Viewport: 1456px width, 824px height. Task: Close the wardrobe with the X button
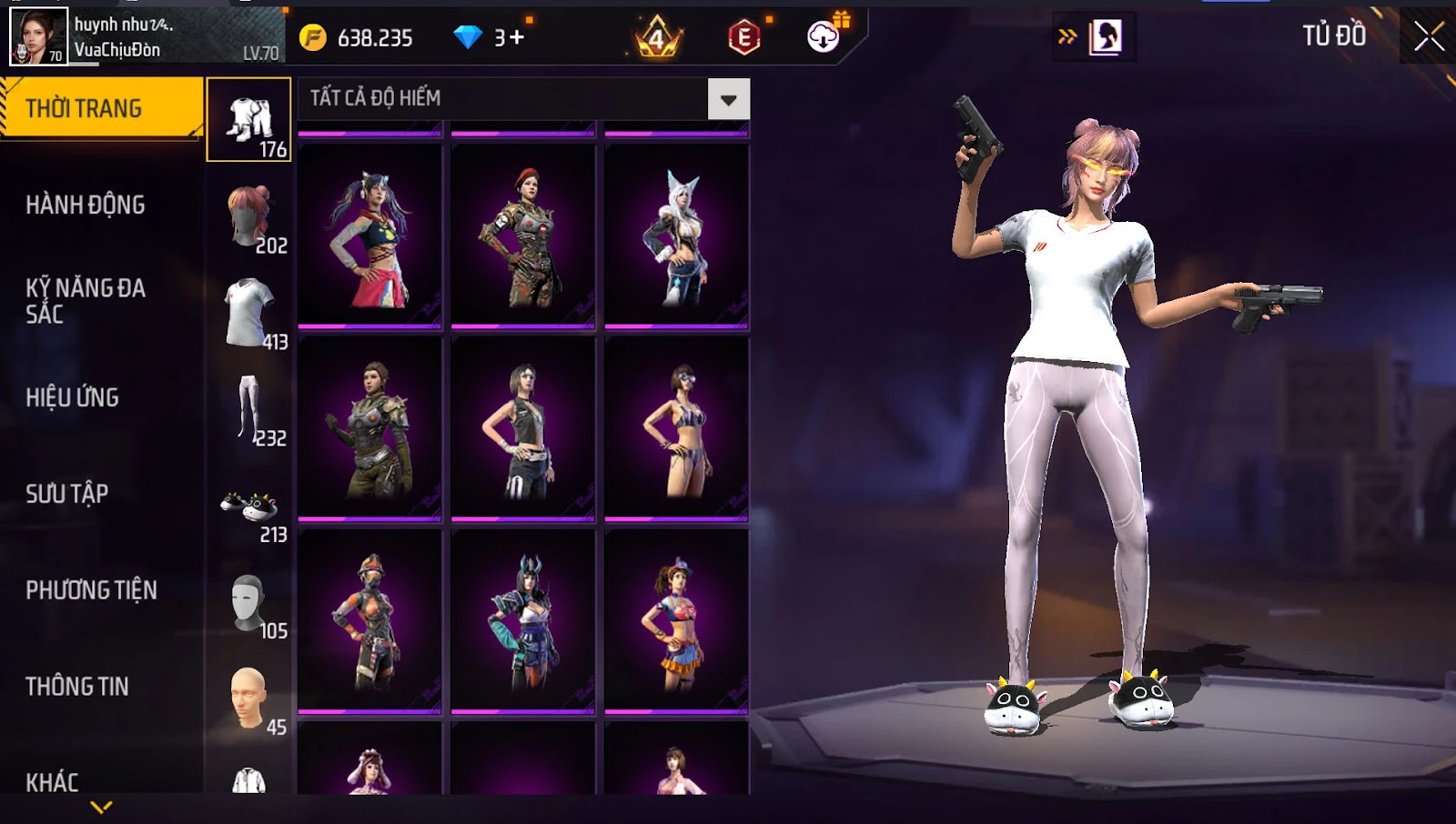[1428, 36]
